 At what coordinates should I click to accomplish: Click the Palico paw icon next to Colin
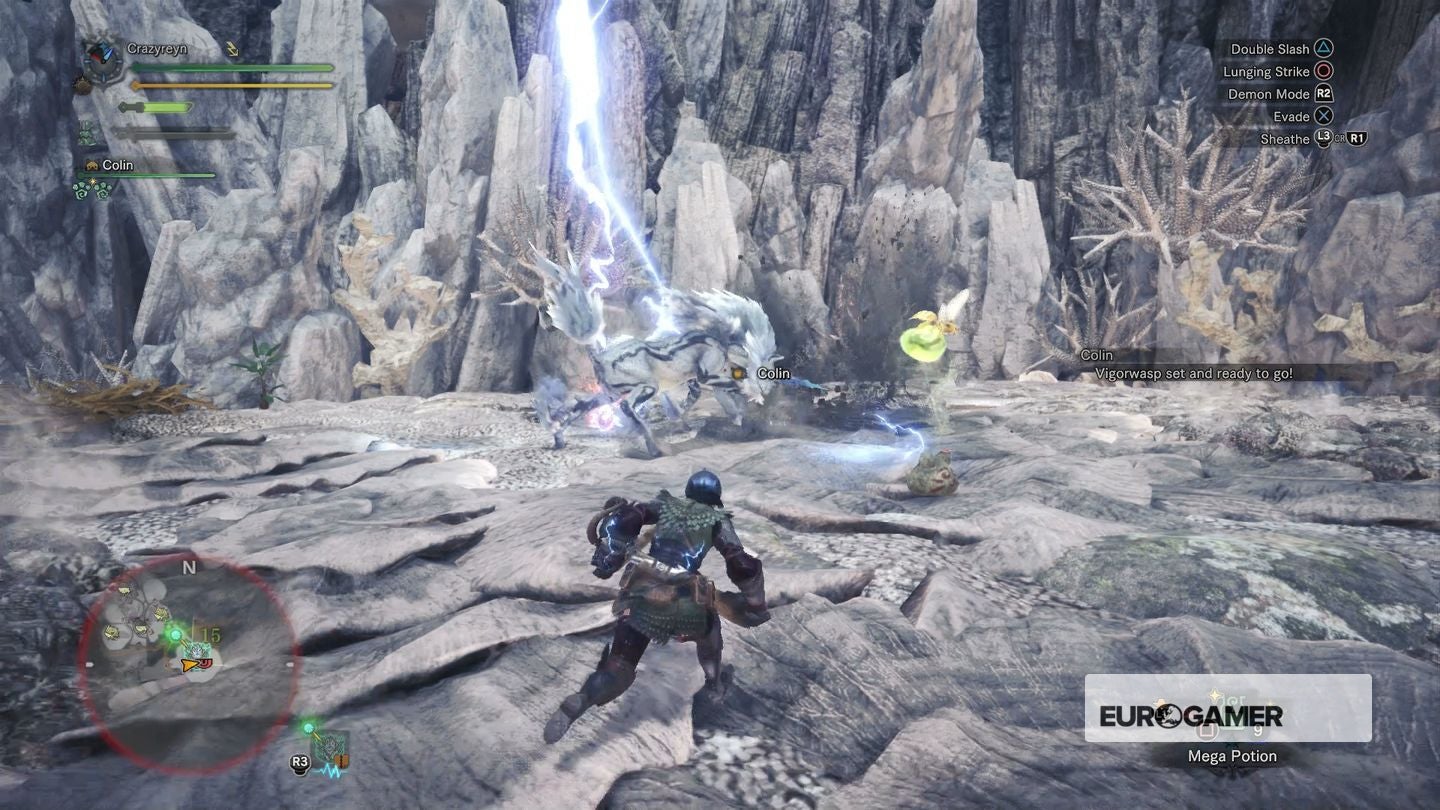92,166
